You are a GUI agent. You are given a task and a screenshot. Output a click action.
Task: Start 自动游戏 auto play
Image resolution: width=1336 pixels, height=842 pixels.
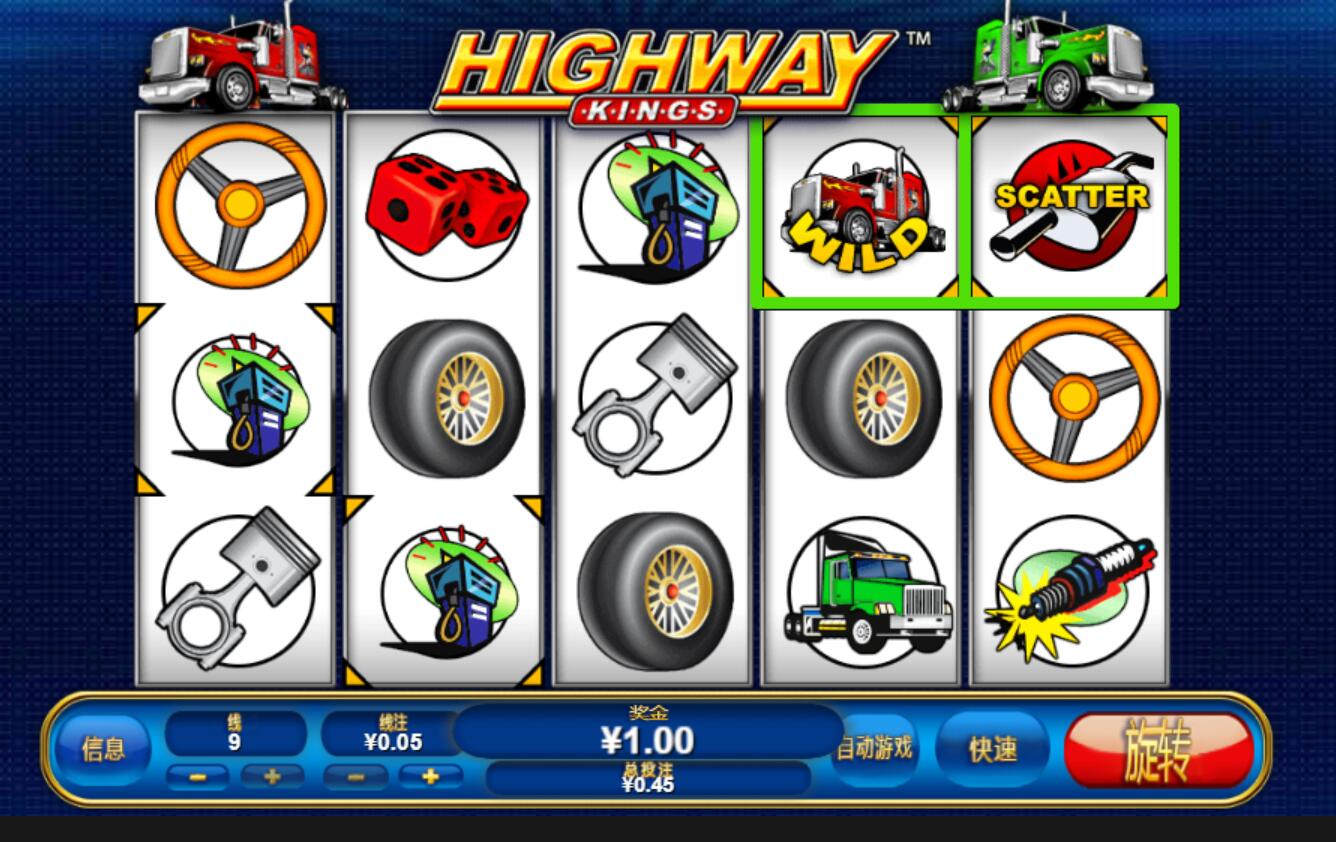[876, 748]
